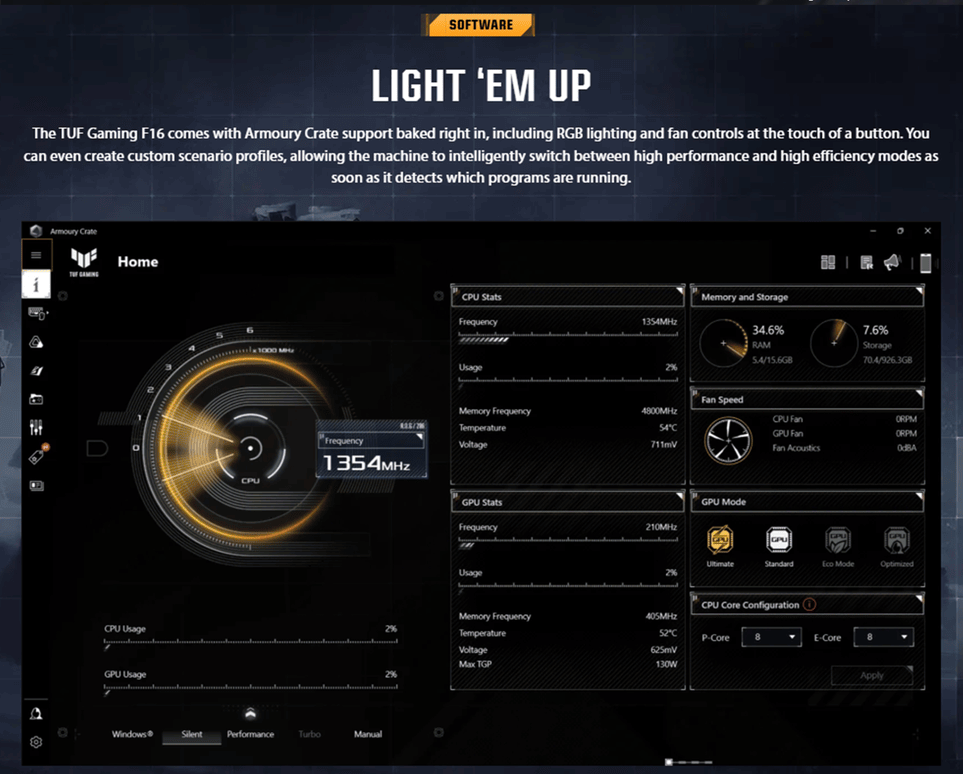This screenshot has height=774, width=963.
Task: Open the megaphone news icon
Action: click(x=892, y=262)
